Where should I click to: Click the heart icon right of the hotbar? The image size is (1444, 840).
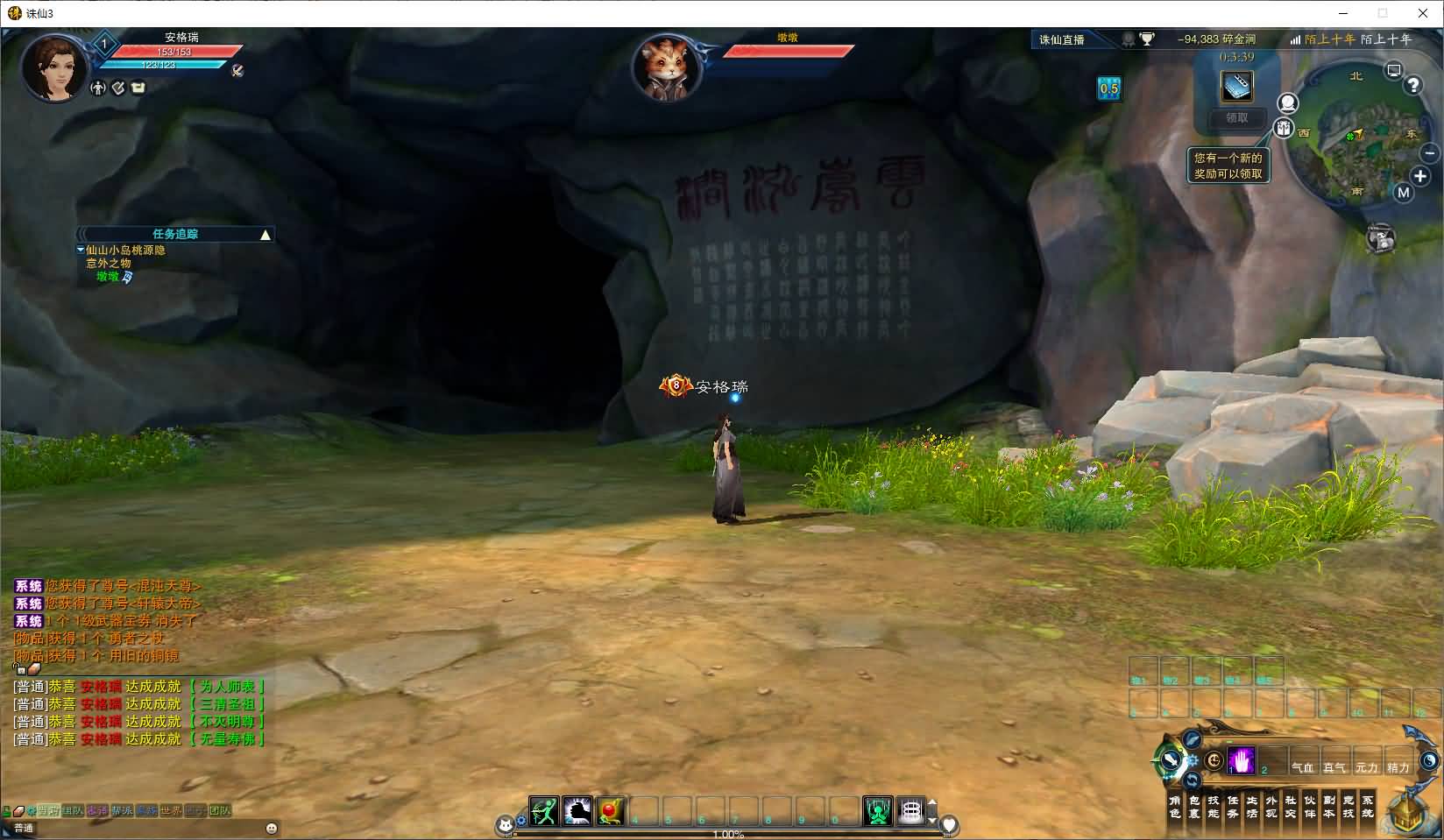(x=950, y=825)
